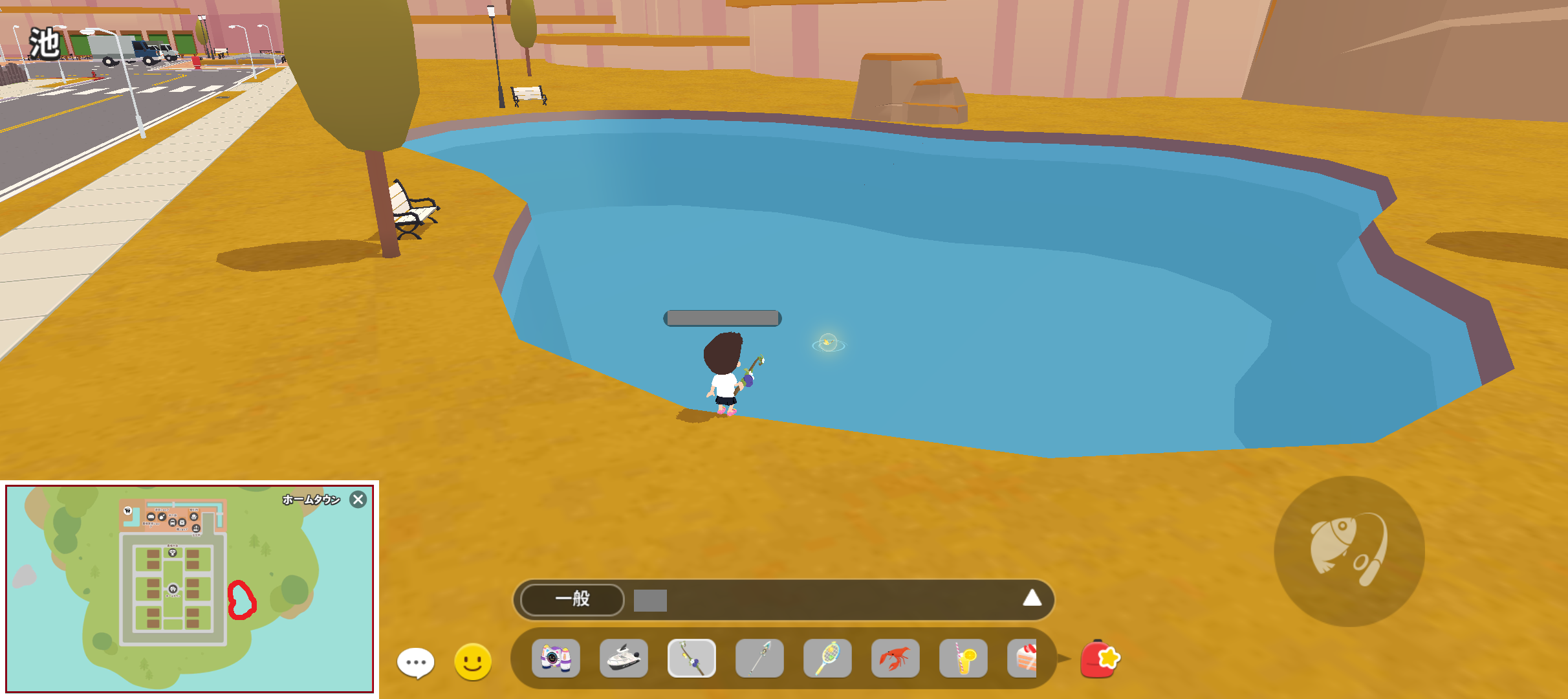The image size is (1568, 699).
Task: Click the home icon on the map
Action: [x=173, y=589]
